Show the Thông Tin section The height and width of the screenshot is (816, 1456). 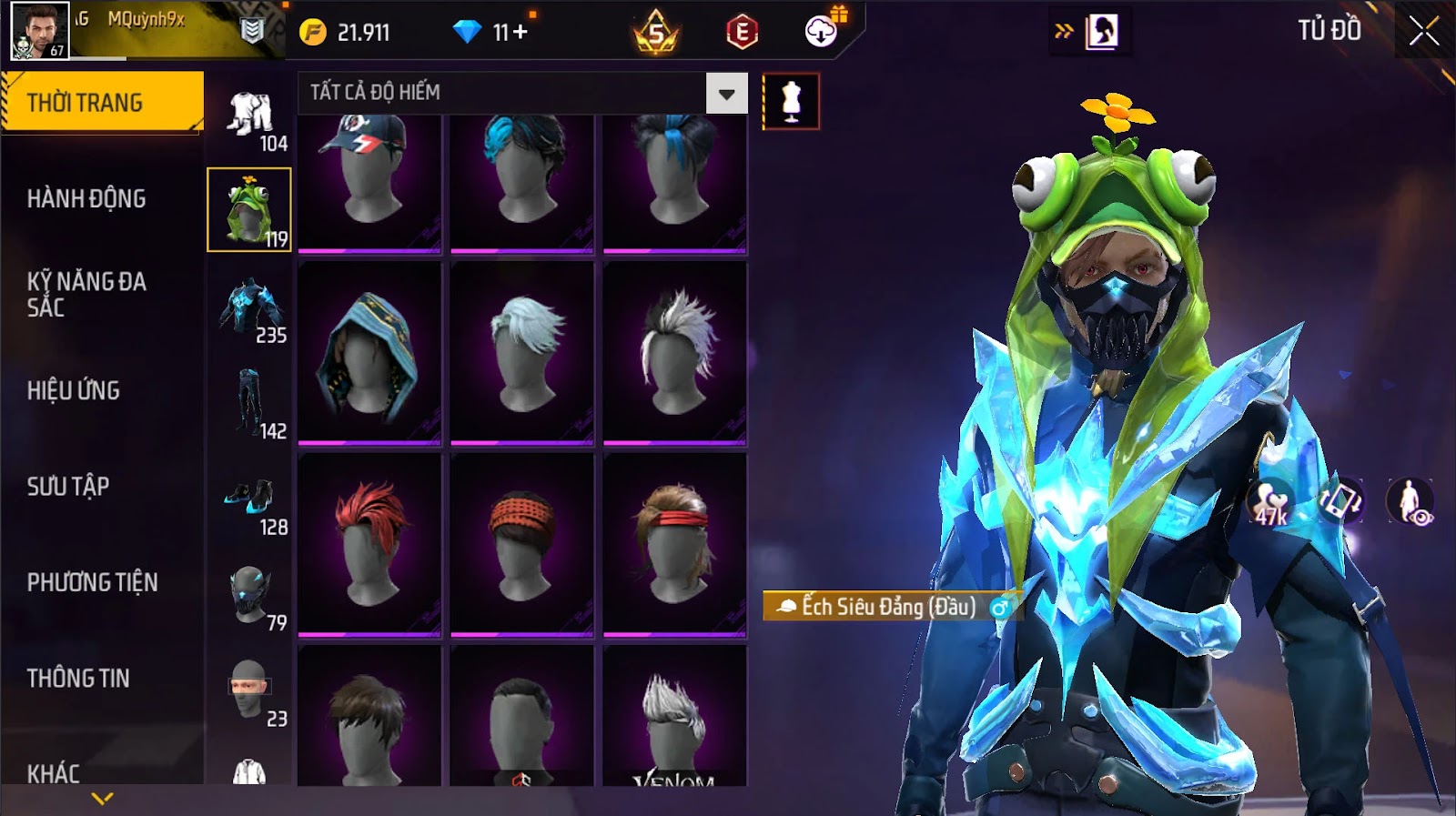pos(78,678)
